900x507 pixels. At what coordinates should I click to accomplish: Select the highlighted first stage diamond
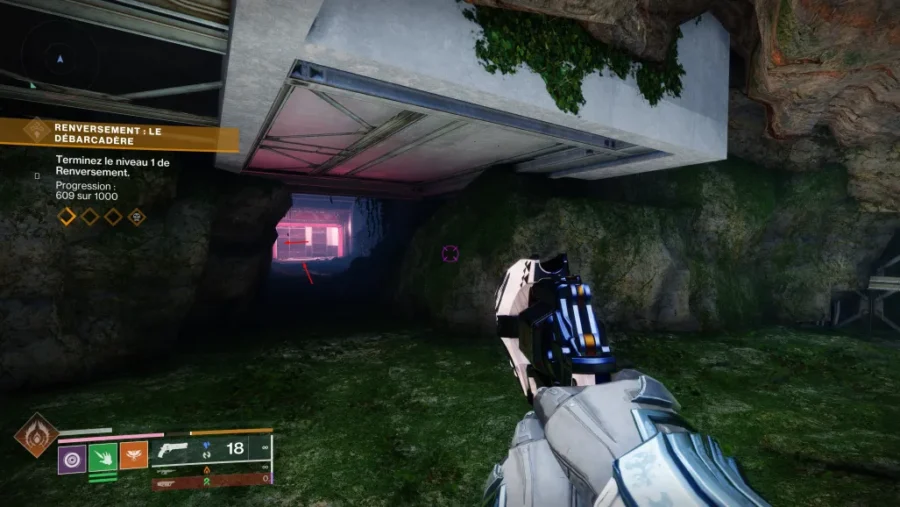tap(67, 216)
